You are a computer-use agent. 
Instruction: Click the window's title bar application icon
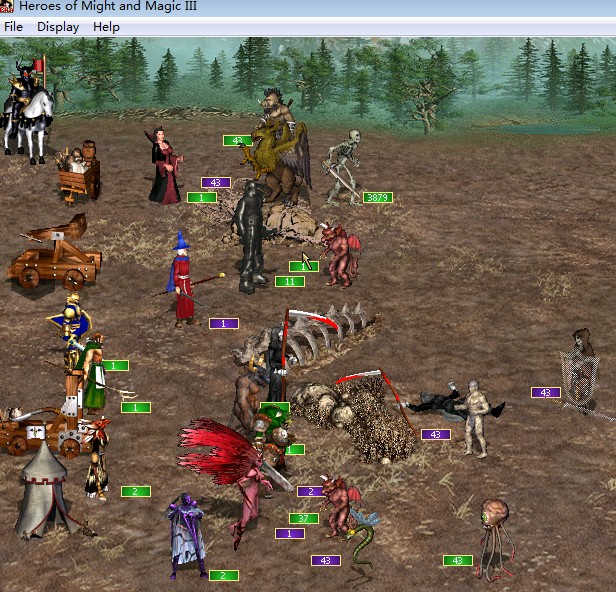(8, 6)
